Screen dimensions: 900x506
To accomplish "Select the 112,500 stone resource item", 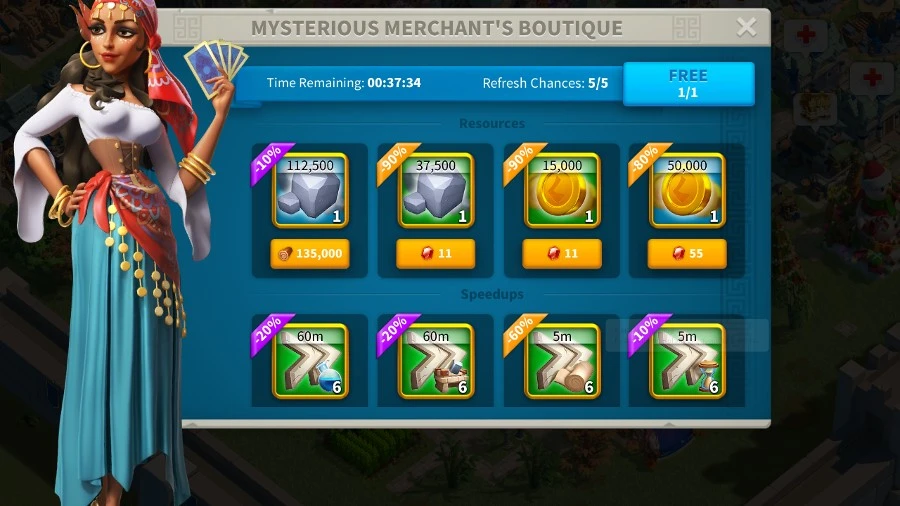I will pyautogui.click(x=310, y=191).
